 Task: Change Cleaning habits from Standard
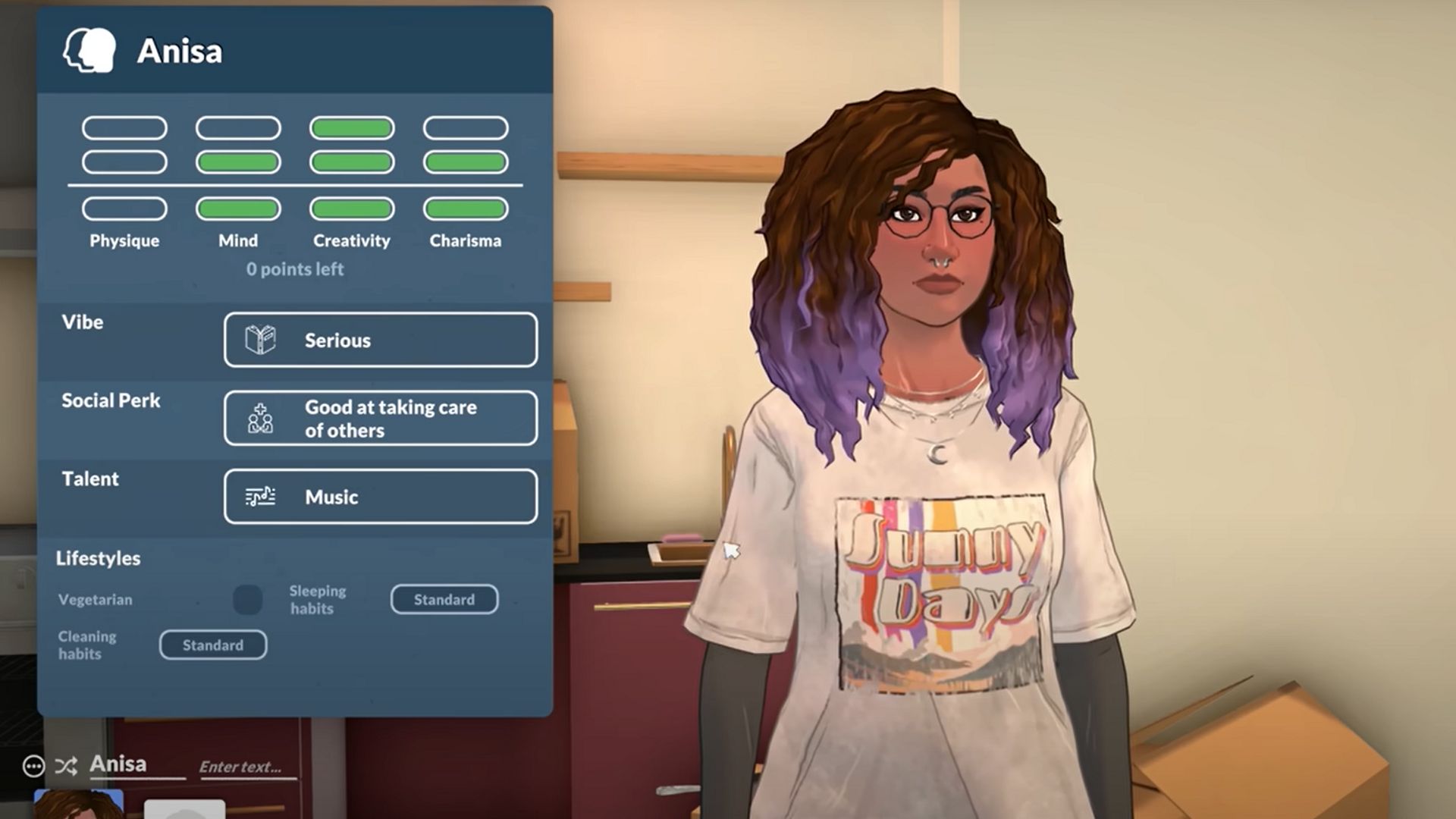pos(212,645)
